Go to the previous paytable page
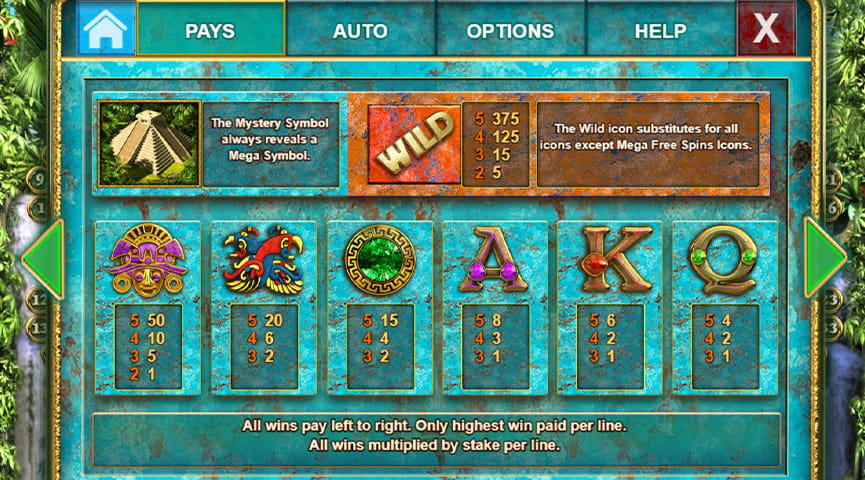The width and height of the screenshot is (865, 480). point(42,258)
